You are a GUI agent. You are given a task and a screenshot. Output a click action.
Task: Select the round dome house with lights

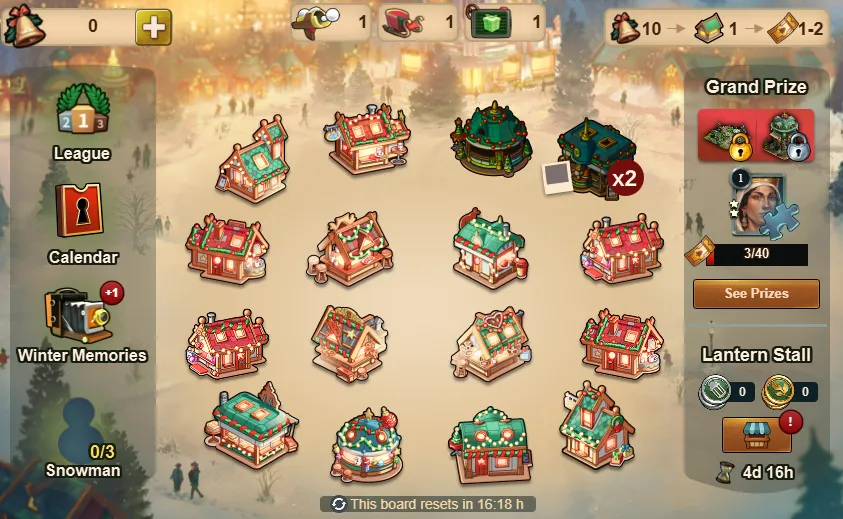pos(367,443)
